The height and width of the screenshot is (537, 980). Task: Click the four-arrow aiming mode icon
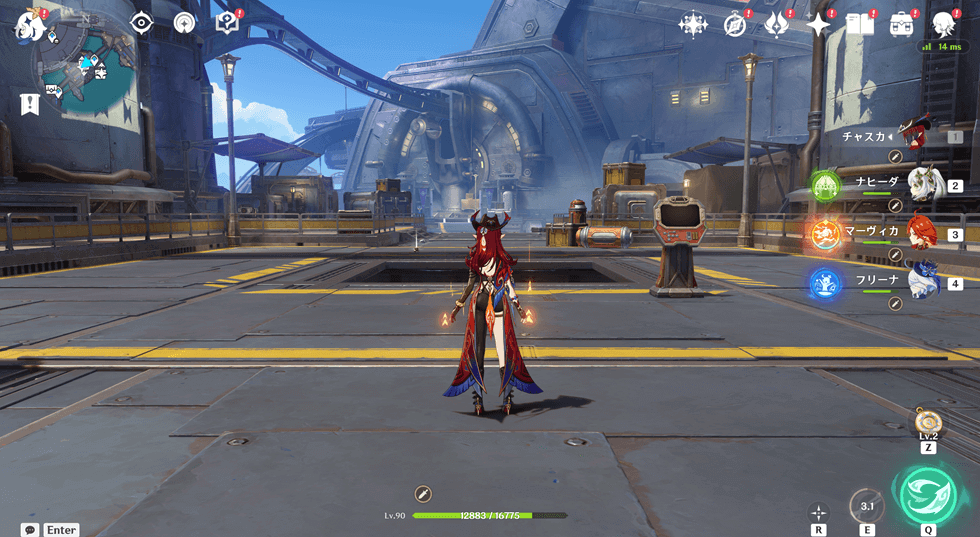pyautogui.click(x=819, y=512)
